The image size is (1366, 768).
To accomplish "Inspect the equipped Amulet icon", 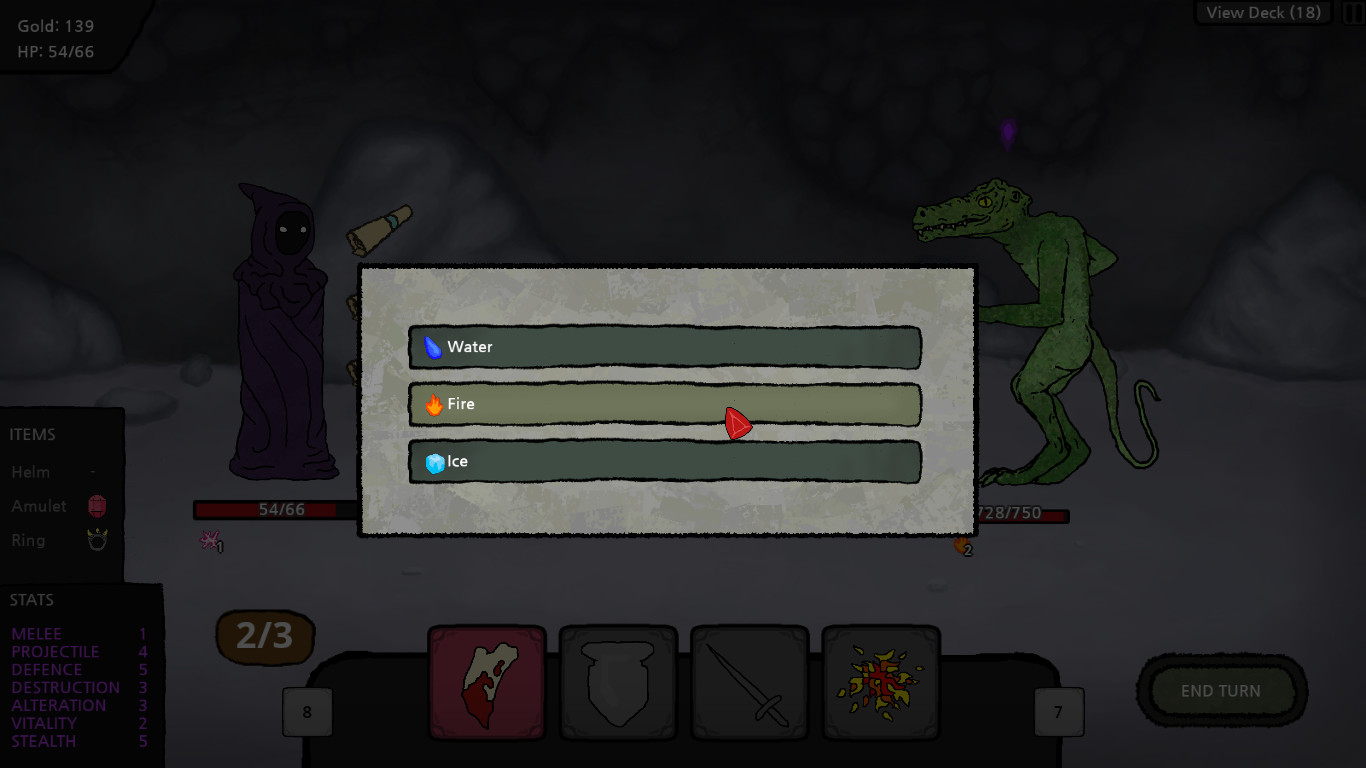I will pyautogui.click(x=97, y=506).
